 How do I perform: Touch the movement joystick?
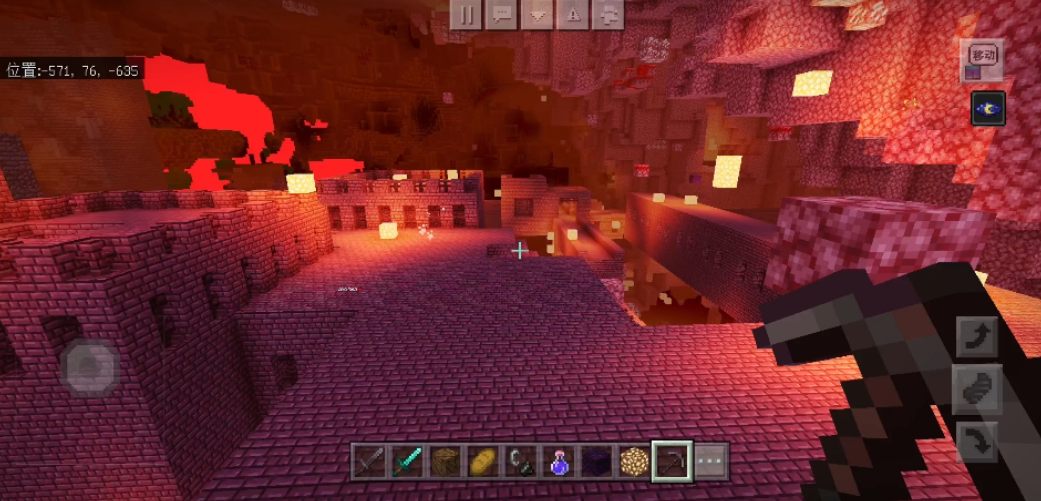pos(90,366)
